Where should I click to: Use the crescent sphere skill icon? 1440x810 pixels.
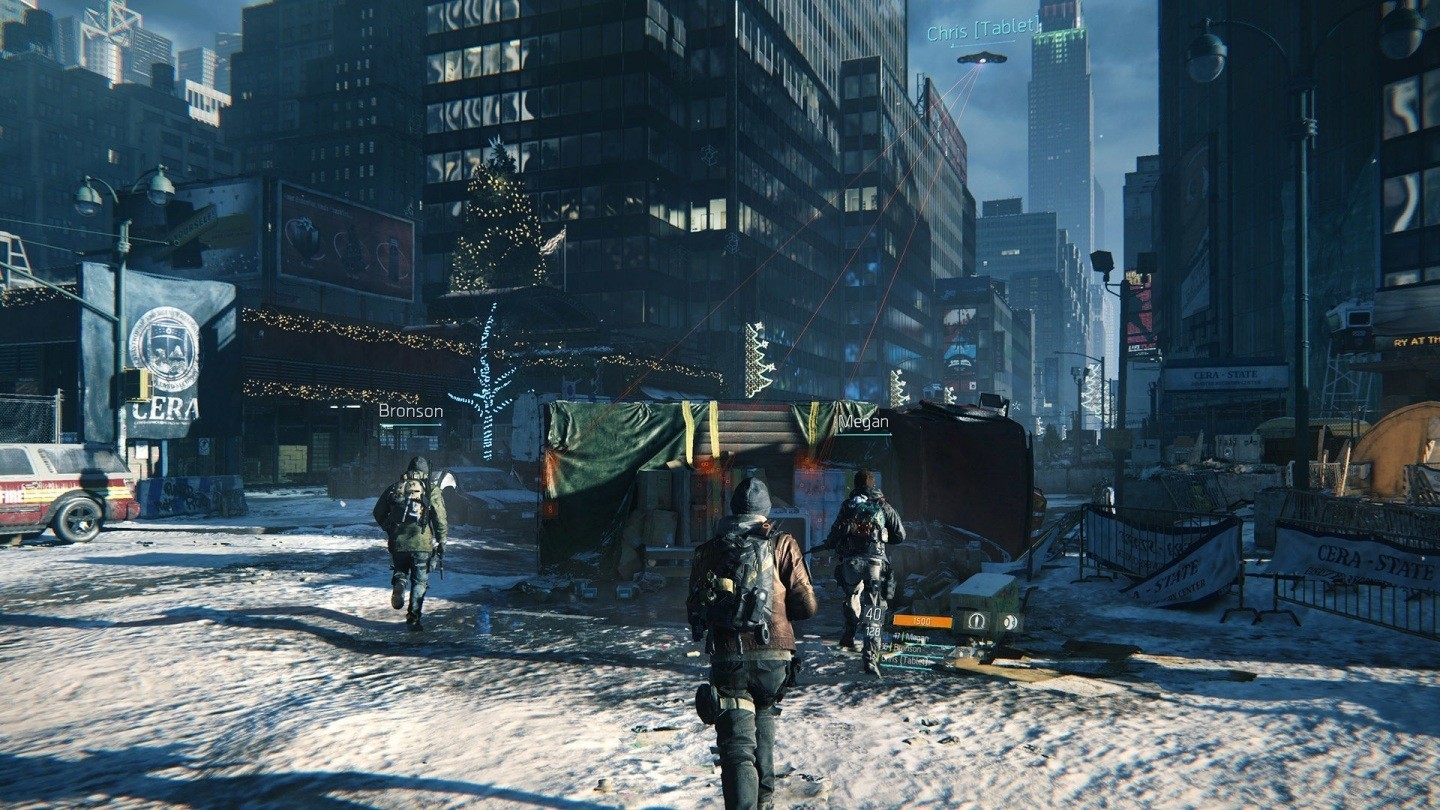[1010, 622]
